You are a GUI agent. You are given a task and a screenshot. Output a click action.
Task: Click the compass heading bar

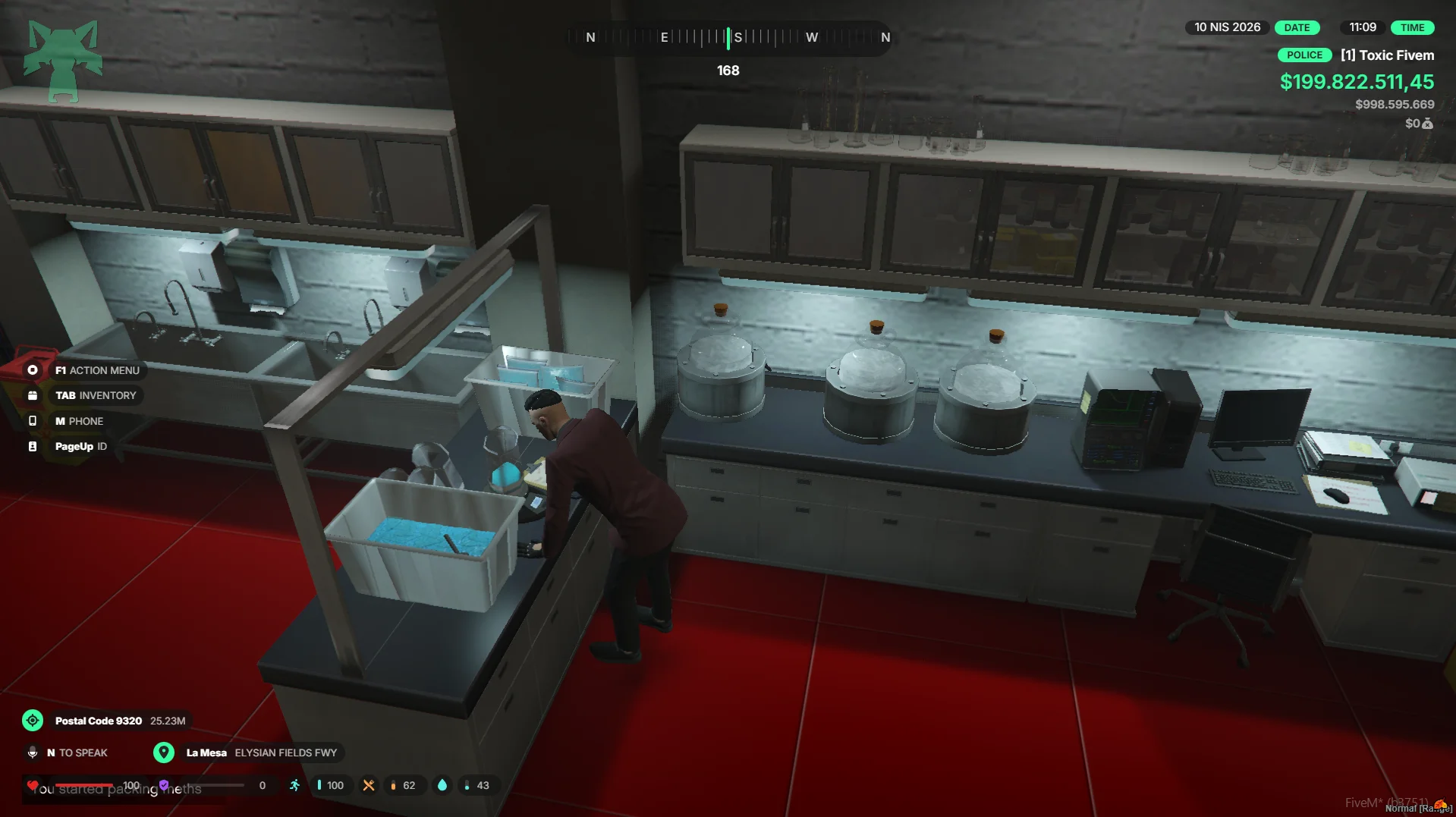728,37
